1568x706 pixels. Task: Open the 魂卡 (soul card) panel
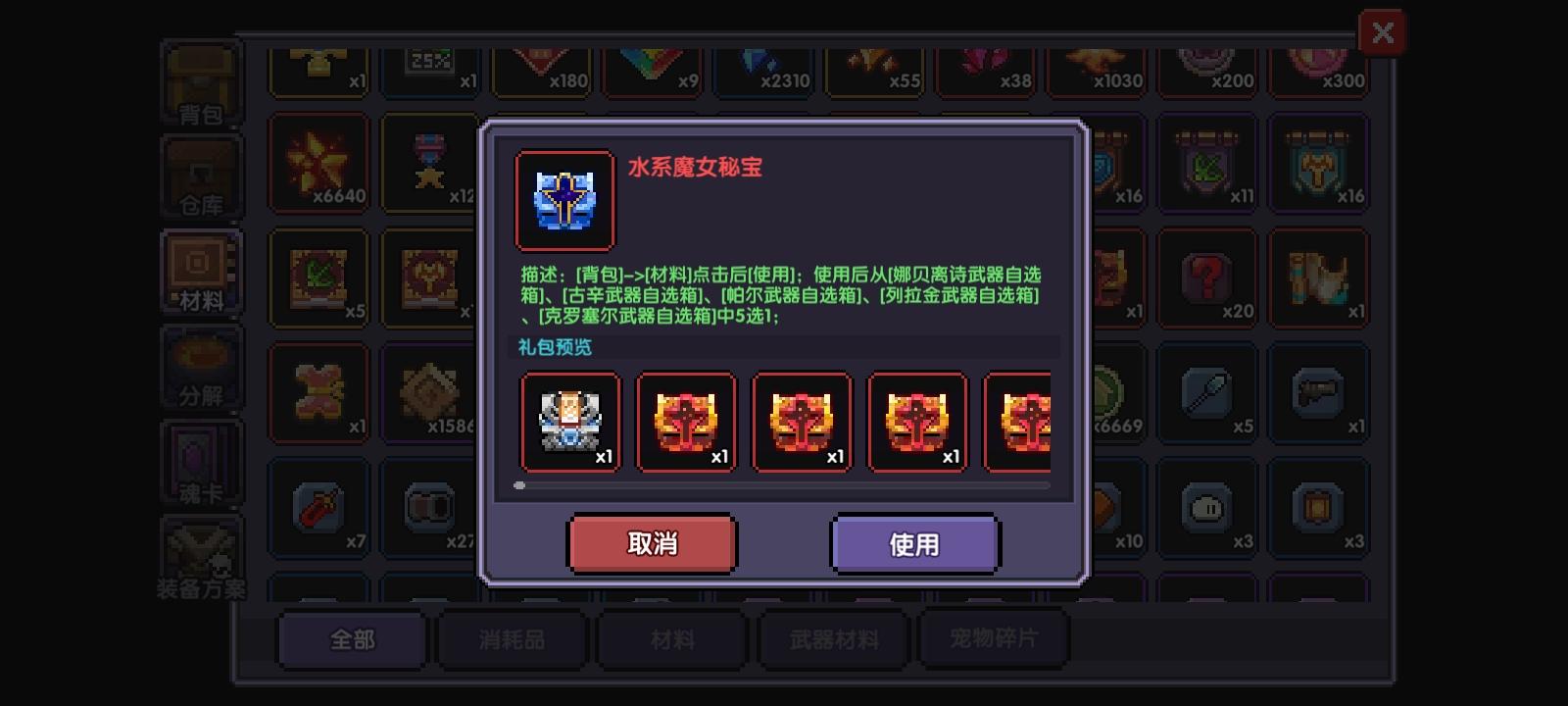tap(201, 459)
